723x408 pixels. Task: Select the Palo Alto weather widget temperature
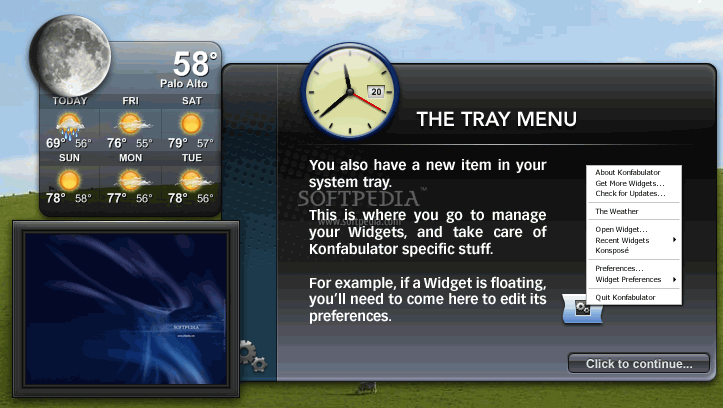coord(195,64)
